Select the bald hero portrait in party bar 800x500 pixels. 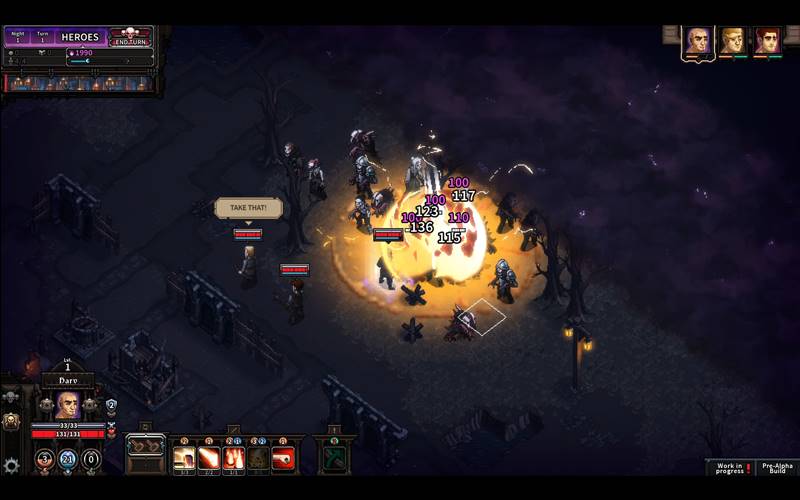(698, 41)
